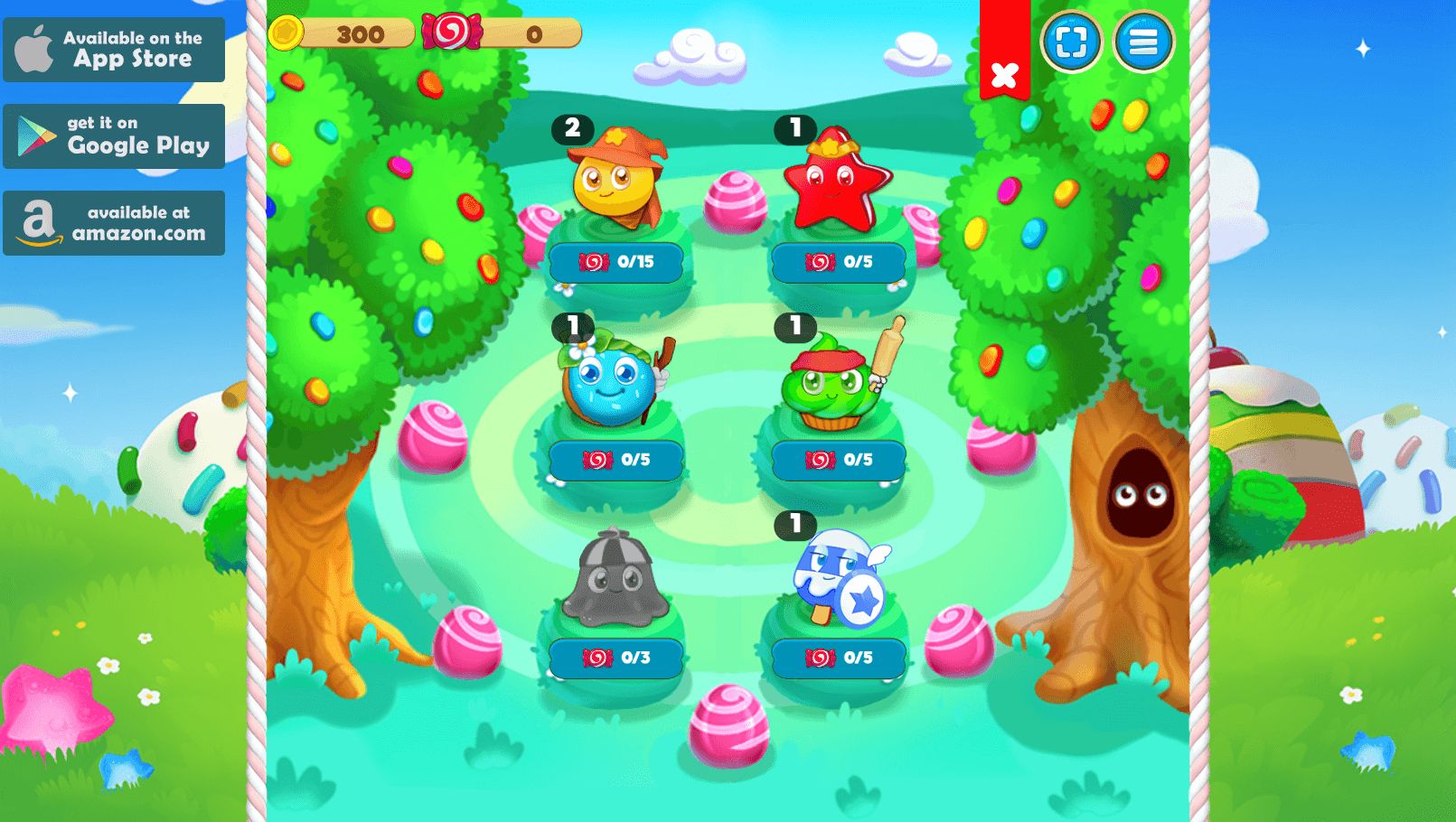Image resolution: width=1456 pixels, height=822 pixels.
Task: Click the 0/5 badge under the red star
Action: click(x=839, y=263)
